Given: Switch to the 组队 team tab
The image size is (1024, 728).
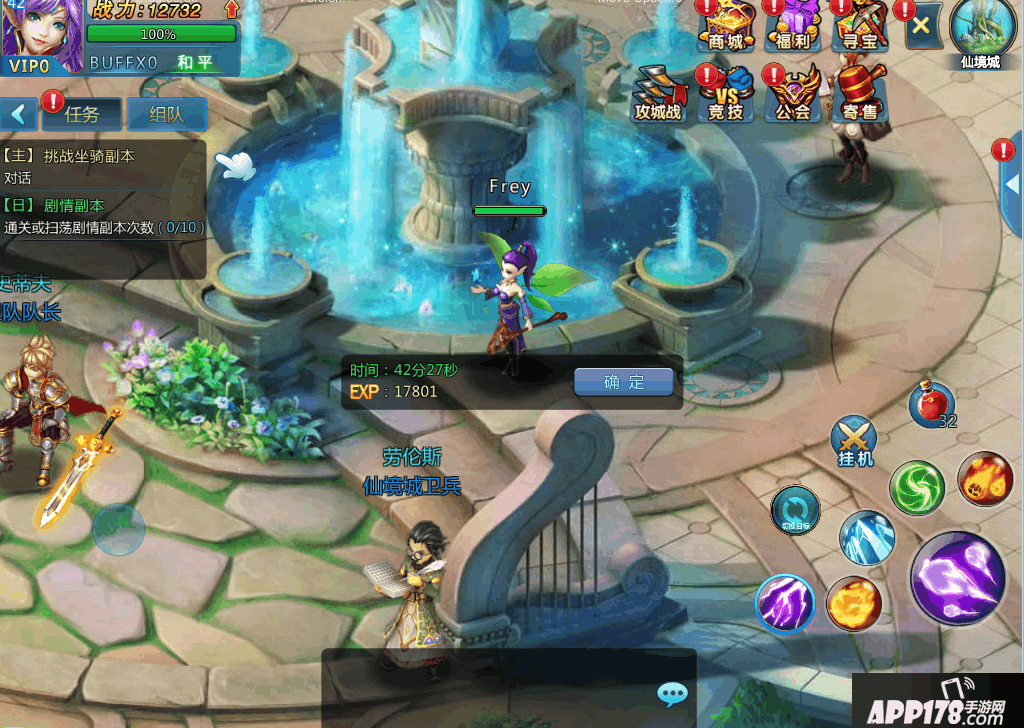Looking at the screenshot, I should point(166,114).
